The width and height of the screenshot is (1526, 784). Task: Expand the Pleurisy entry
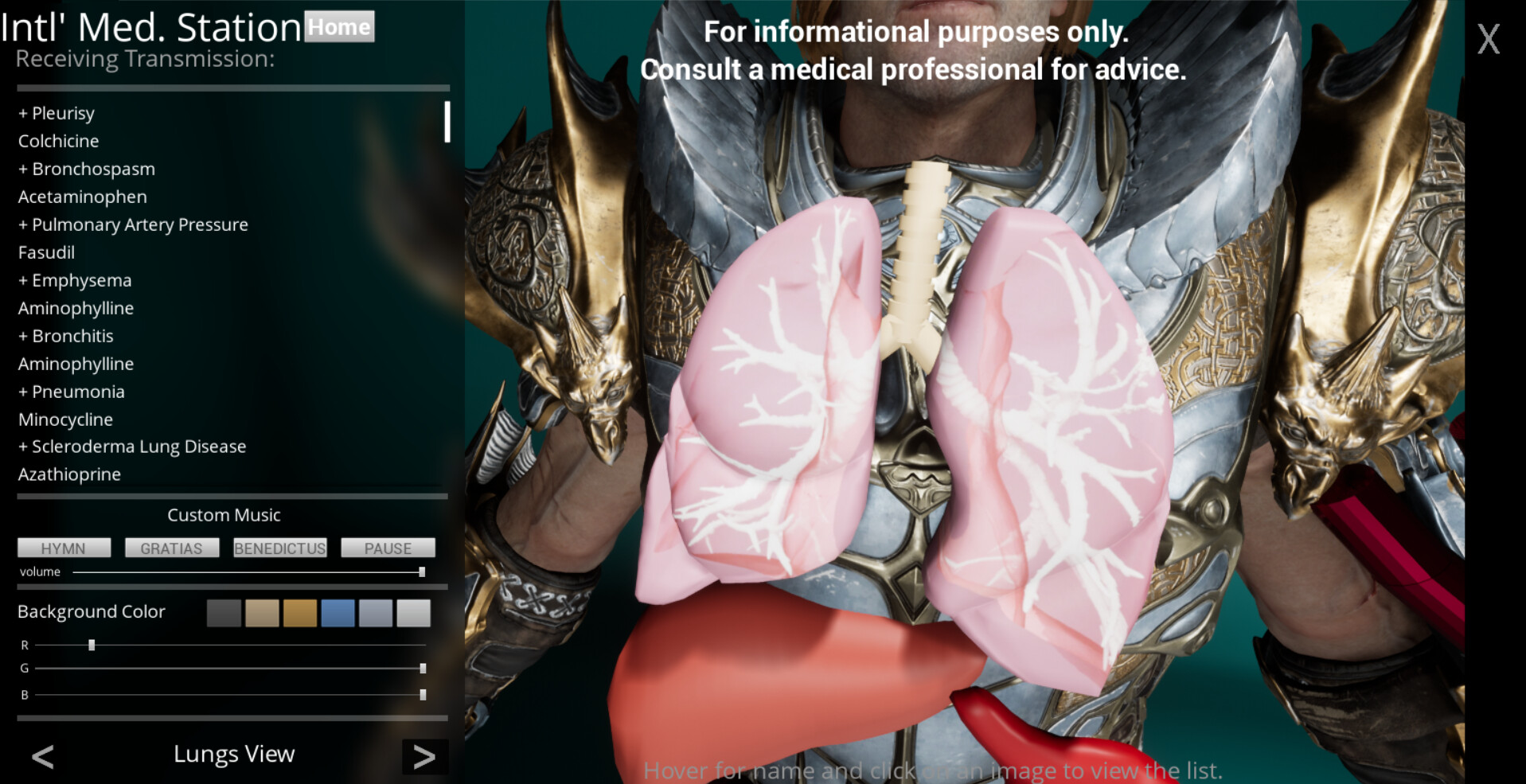tap(56, 113)
